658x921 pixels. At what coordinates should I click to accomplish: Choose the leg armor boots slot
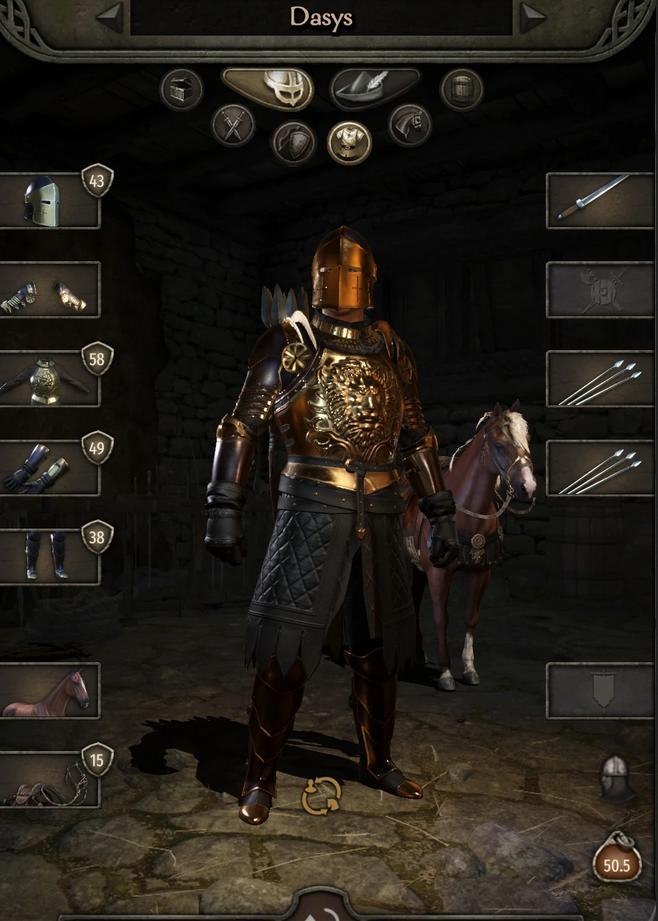[49, 556]
